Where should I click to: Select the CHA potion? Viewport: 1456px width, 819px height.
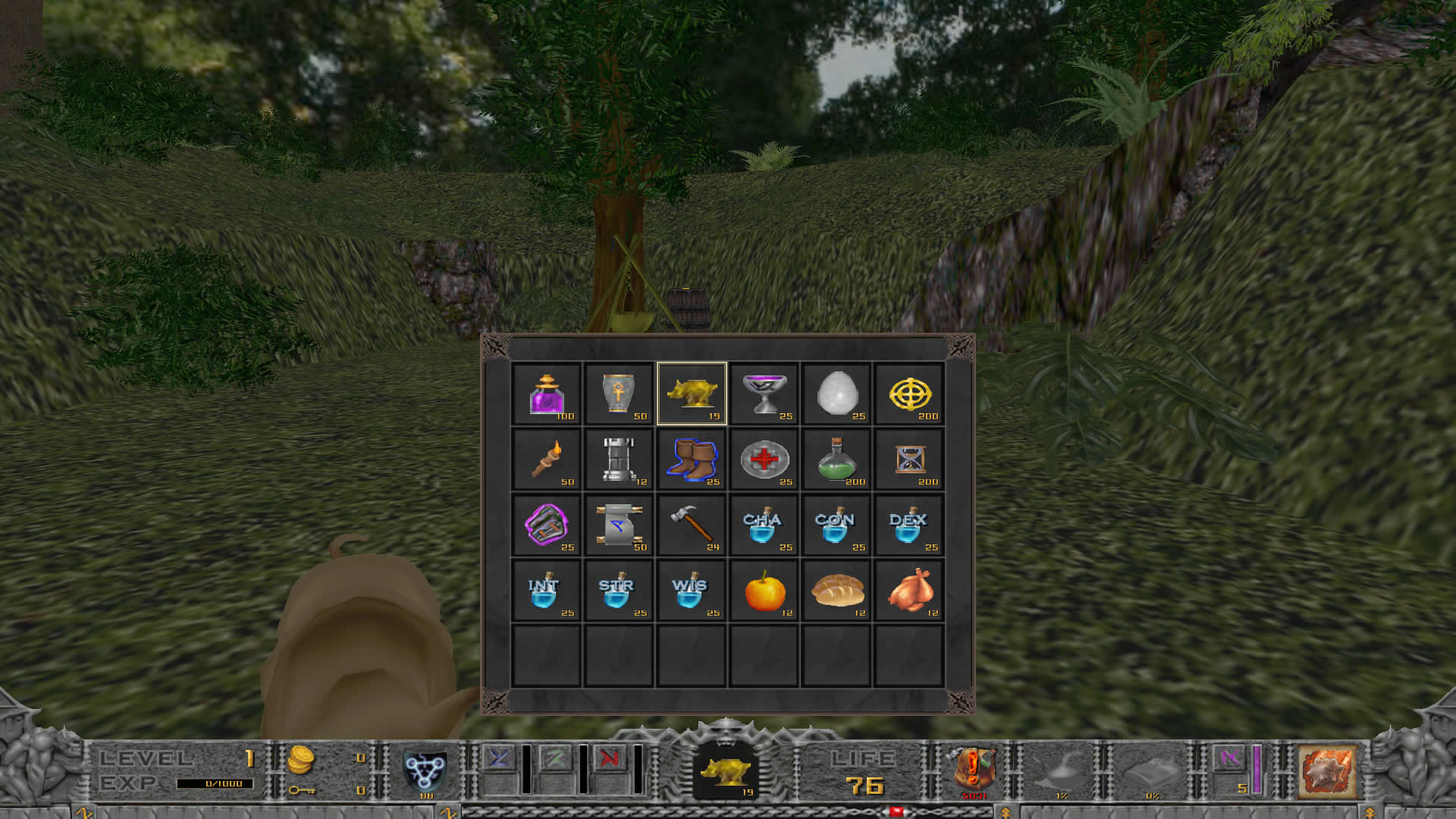pyautogui.click(x=764, y=525)
